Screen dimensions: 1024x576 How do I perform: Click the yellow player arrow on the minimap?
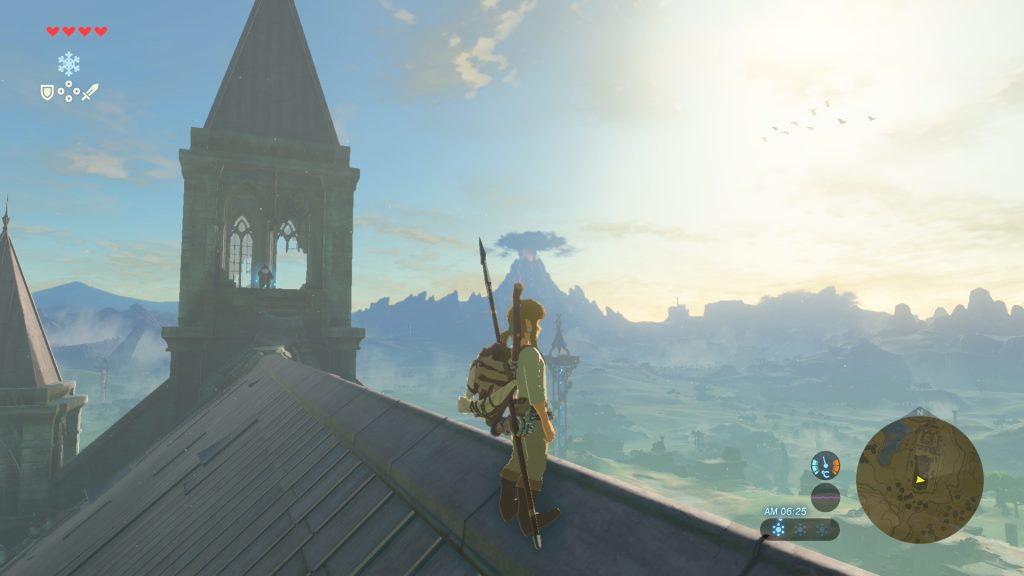point(920,480)
